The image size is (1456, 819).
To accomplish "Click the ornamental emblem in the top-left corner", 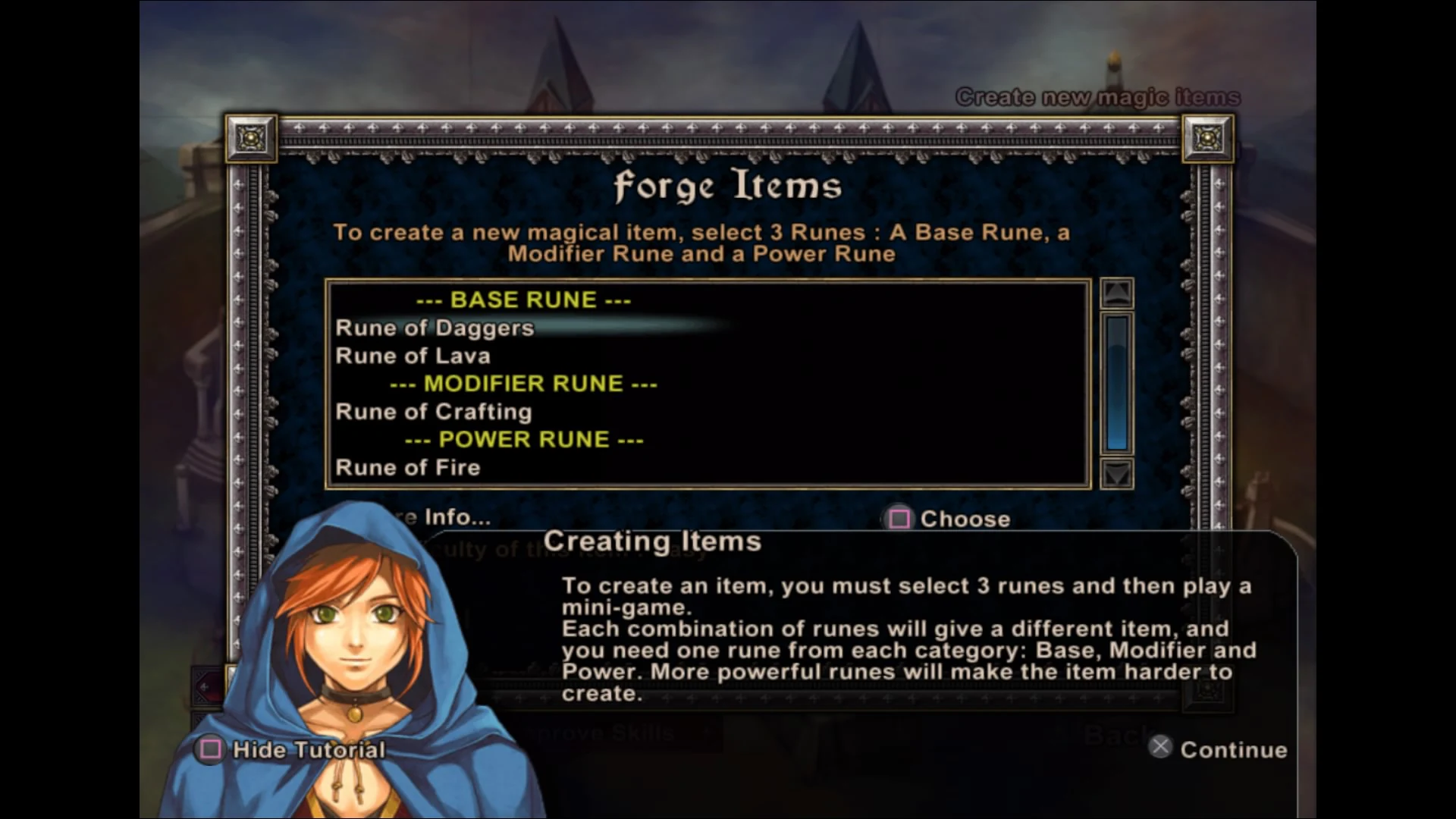I will point(250,140).
